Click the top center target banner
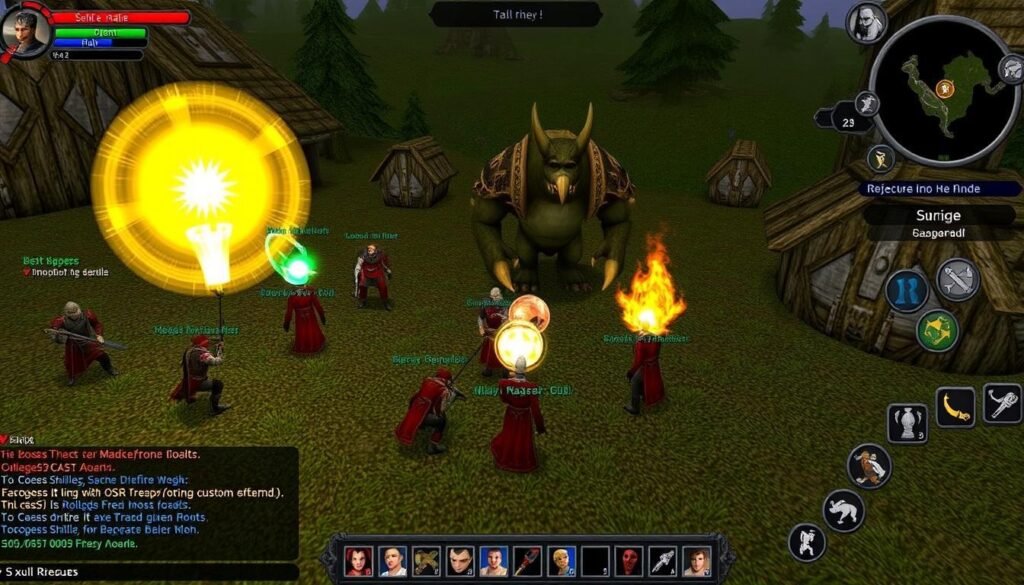This screenshot has height=585, width=1024. (516, 14)
